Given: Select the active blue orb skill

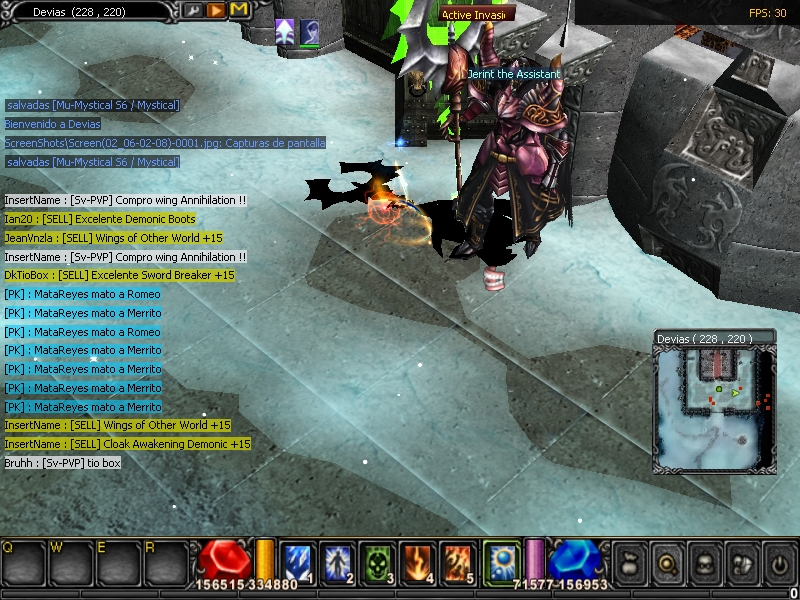Looking at the screenshot, I should point(500,561).
